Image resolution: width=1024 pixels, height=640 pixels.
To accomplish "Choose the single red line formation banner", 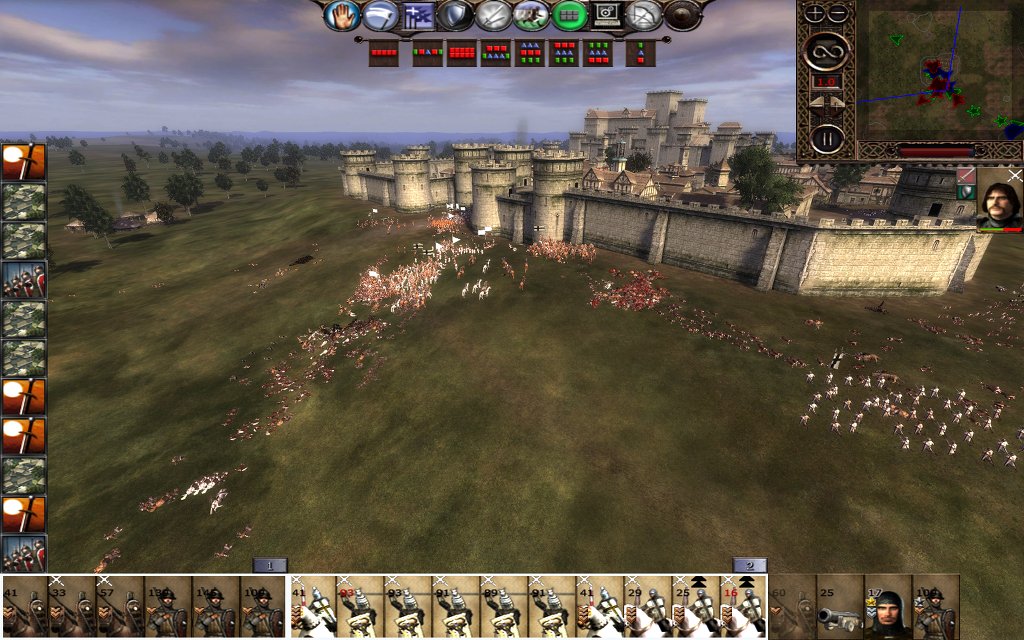I will pos(383,52).
